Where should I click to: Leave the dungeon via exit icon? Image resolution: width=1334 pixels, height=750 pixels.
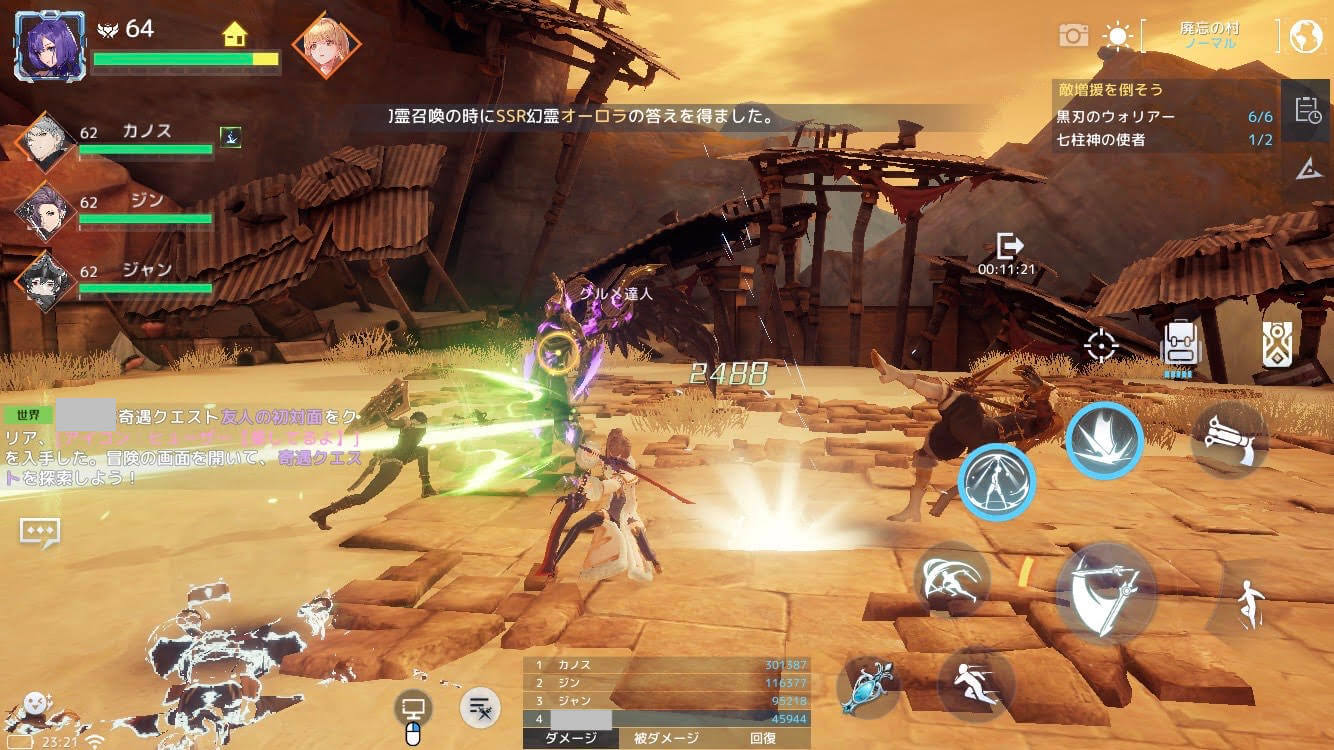click(x=1009, y=246)
